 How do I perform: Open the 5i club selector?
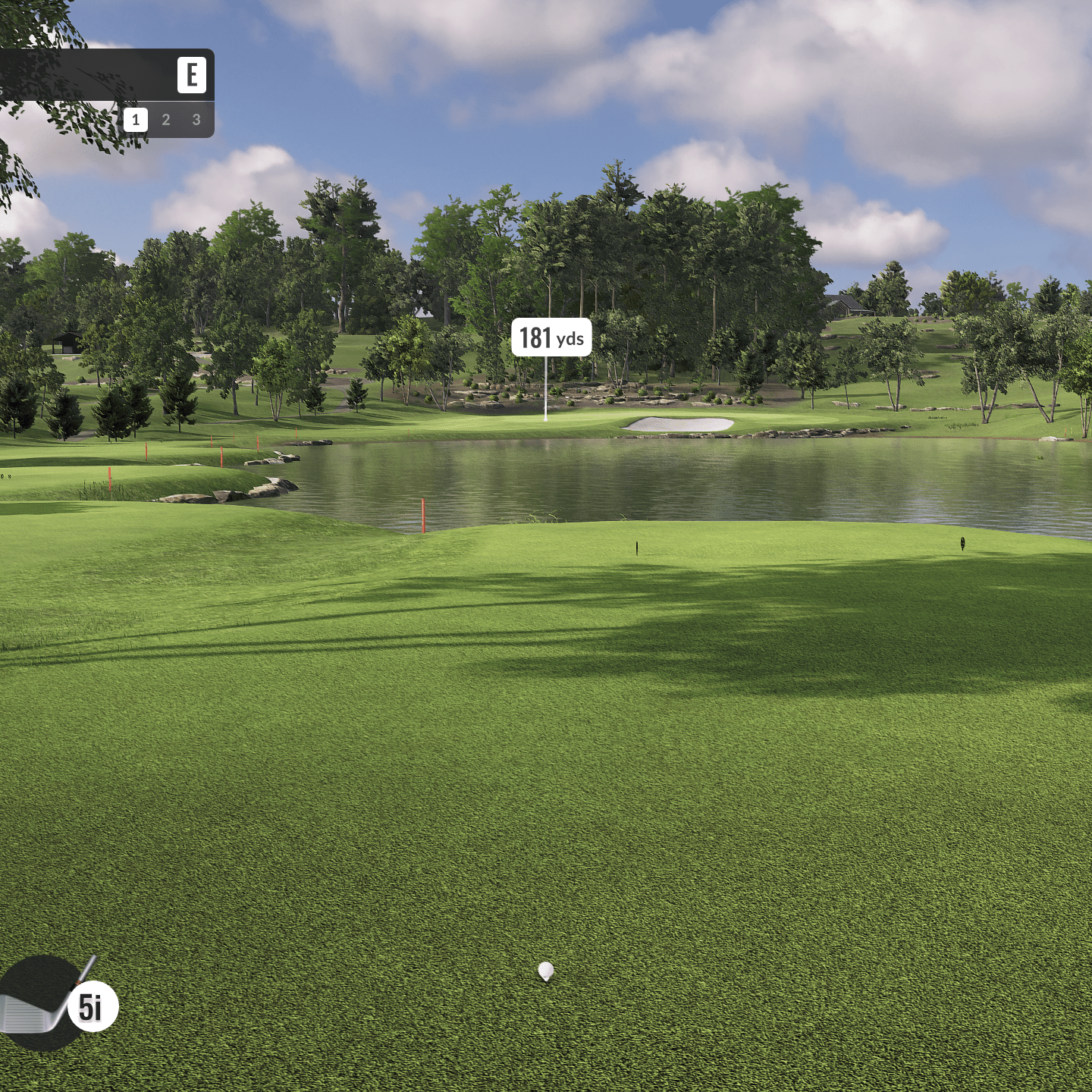(x=92, y=1006)
